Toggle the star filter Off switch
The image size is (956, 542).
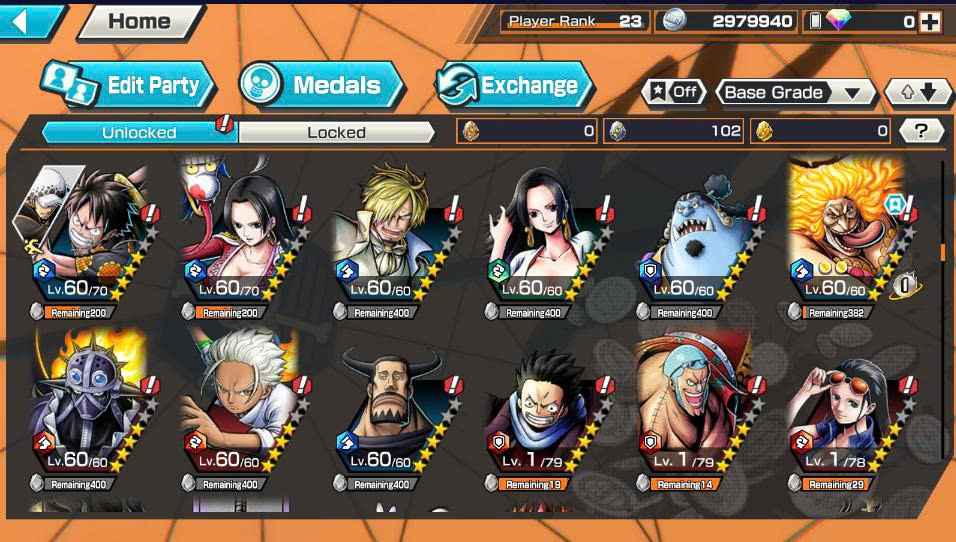673,92
